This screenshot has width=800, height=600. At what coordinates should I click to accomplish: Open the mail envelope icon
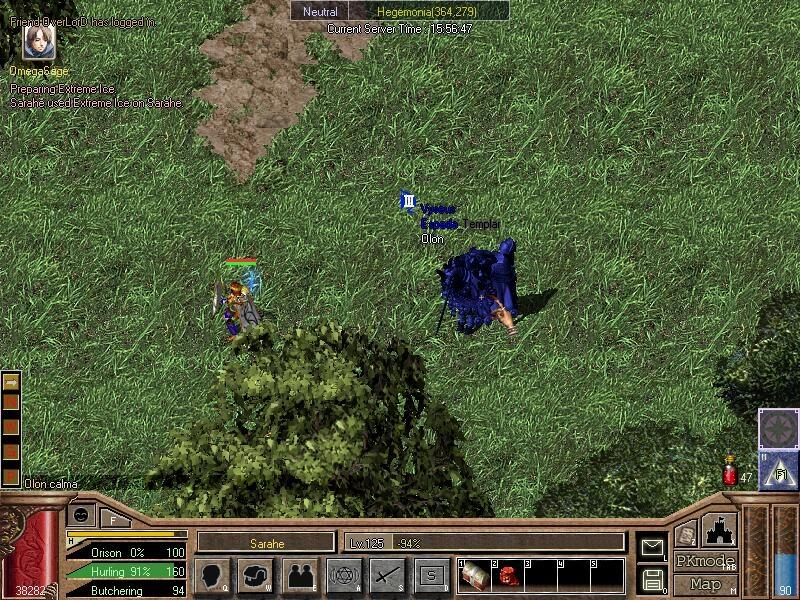coord(651,548)
